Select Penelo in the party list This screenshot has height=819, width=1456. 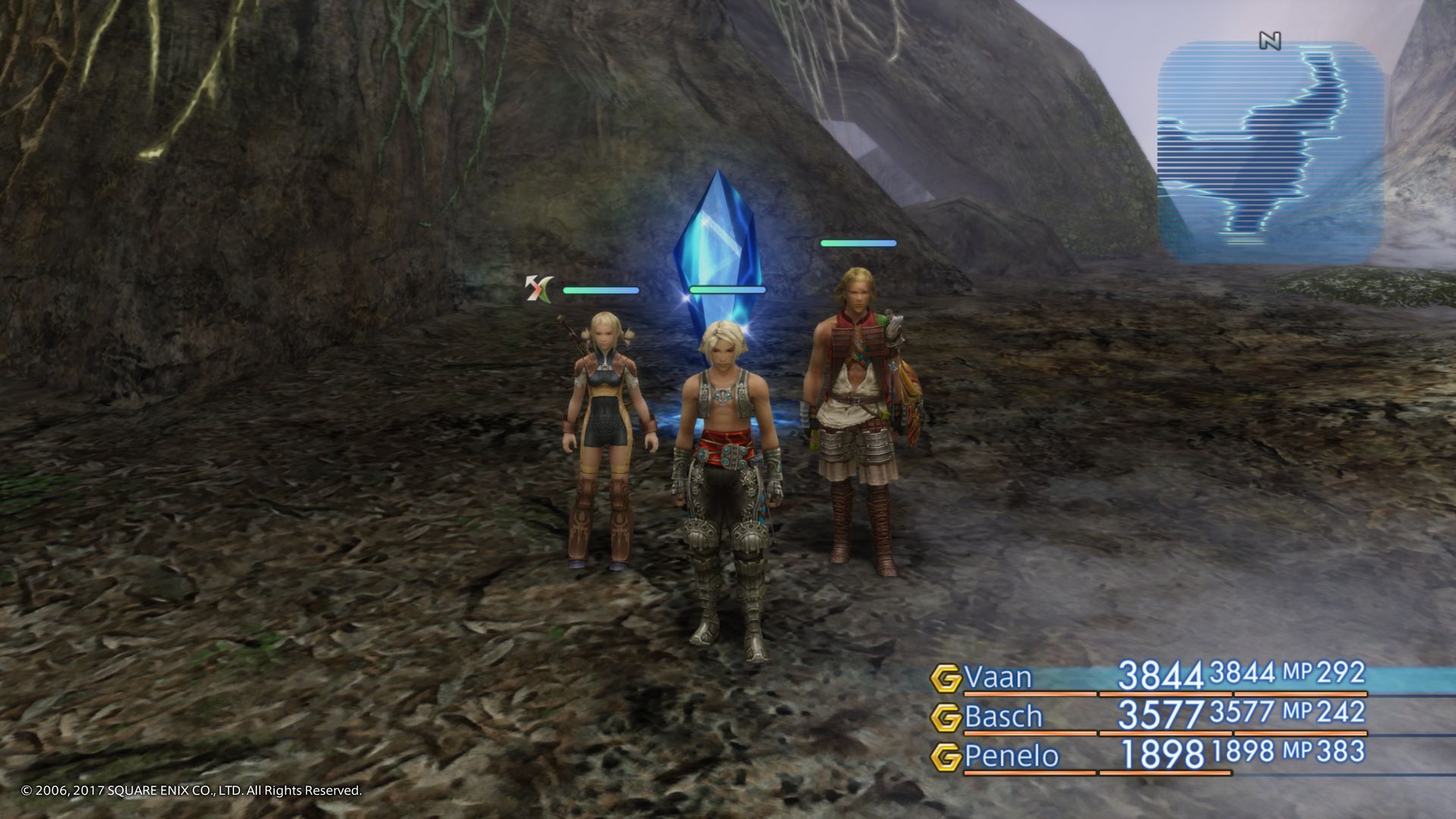click(x=1012, y=756)
